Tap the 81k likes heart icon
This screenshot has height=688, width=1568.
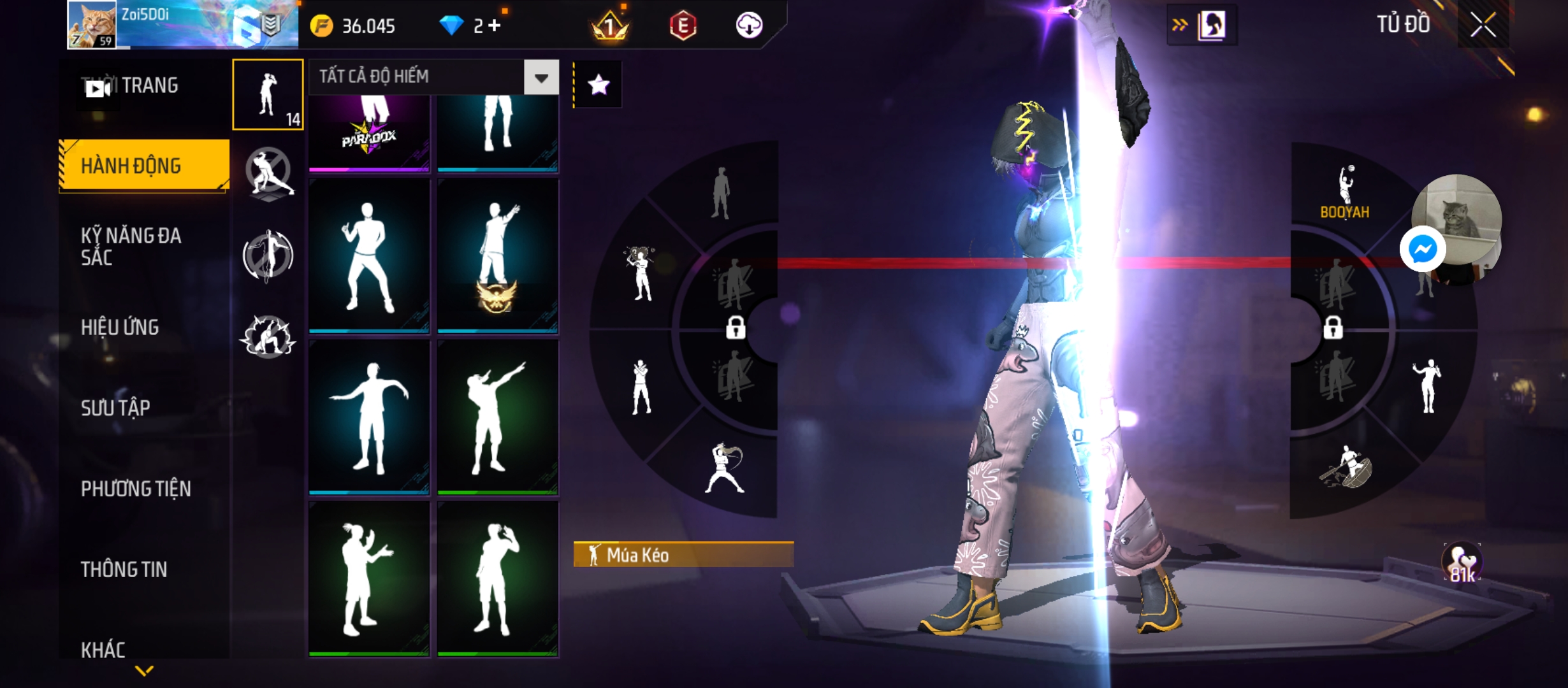coord(1462,563)
